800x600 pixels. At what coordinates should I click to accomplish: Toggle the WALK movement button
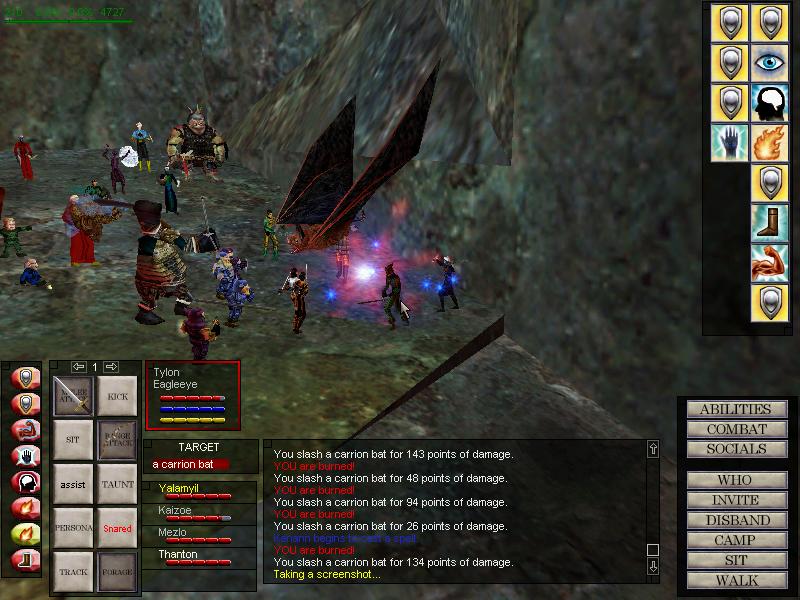click(735, 580)
